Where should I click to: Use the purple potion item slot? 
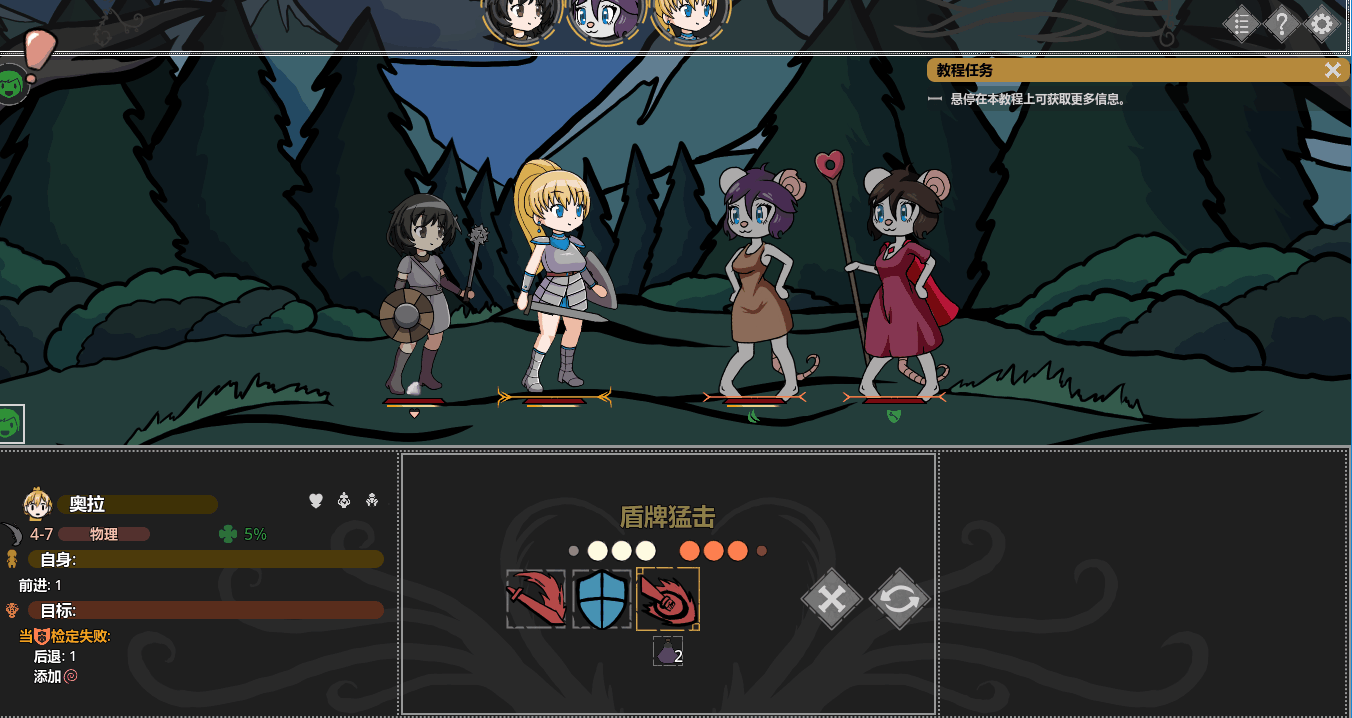click(x=667, y=652)
